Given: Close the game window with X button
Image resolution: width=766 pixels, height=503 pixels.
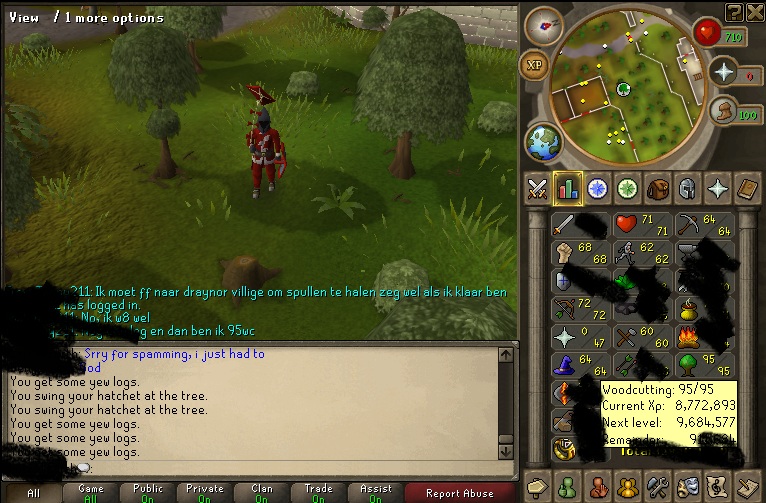Looking at the screenshot, I should coord(755,10).
